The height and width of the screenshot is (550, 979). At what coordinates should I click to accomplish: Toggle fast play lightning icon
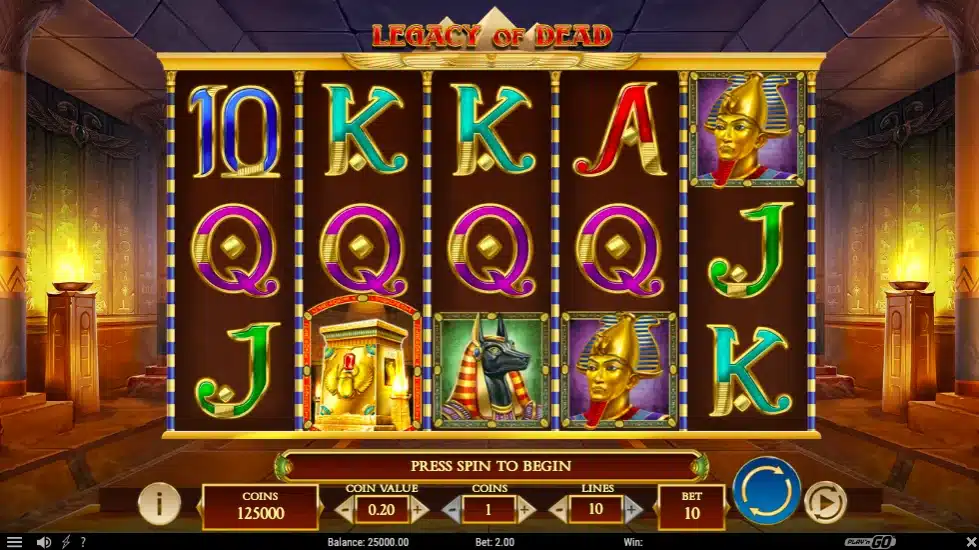click(65, 542)
